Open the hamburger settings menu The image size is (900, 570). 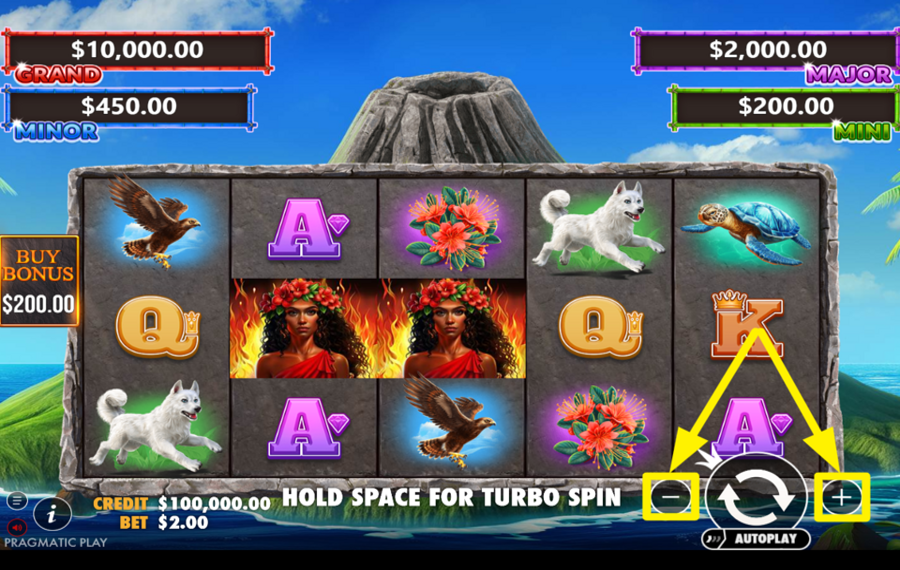pos(17,500)
